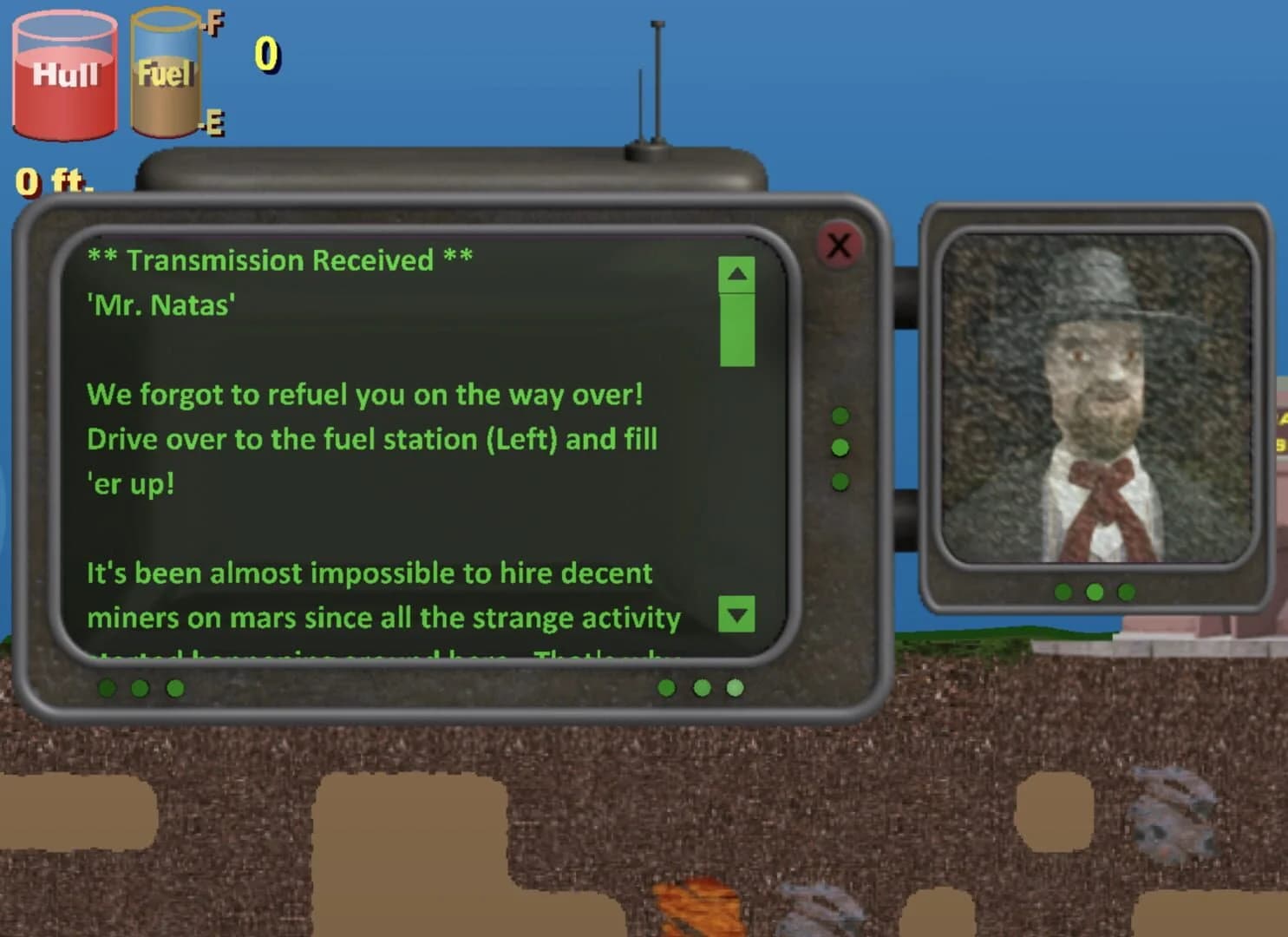1288x937 pixels.
Task: Toggle the leftmost green light below the message screen
Action: click(108, 688)
